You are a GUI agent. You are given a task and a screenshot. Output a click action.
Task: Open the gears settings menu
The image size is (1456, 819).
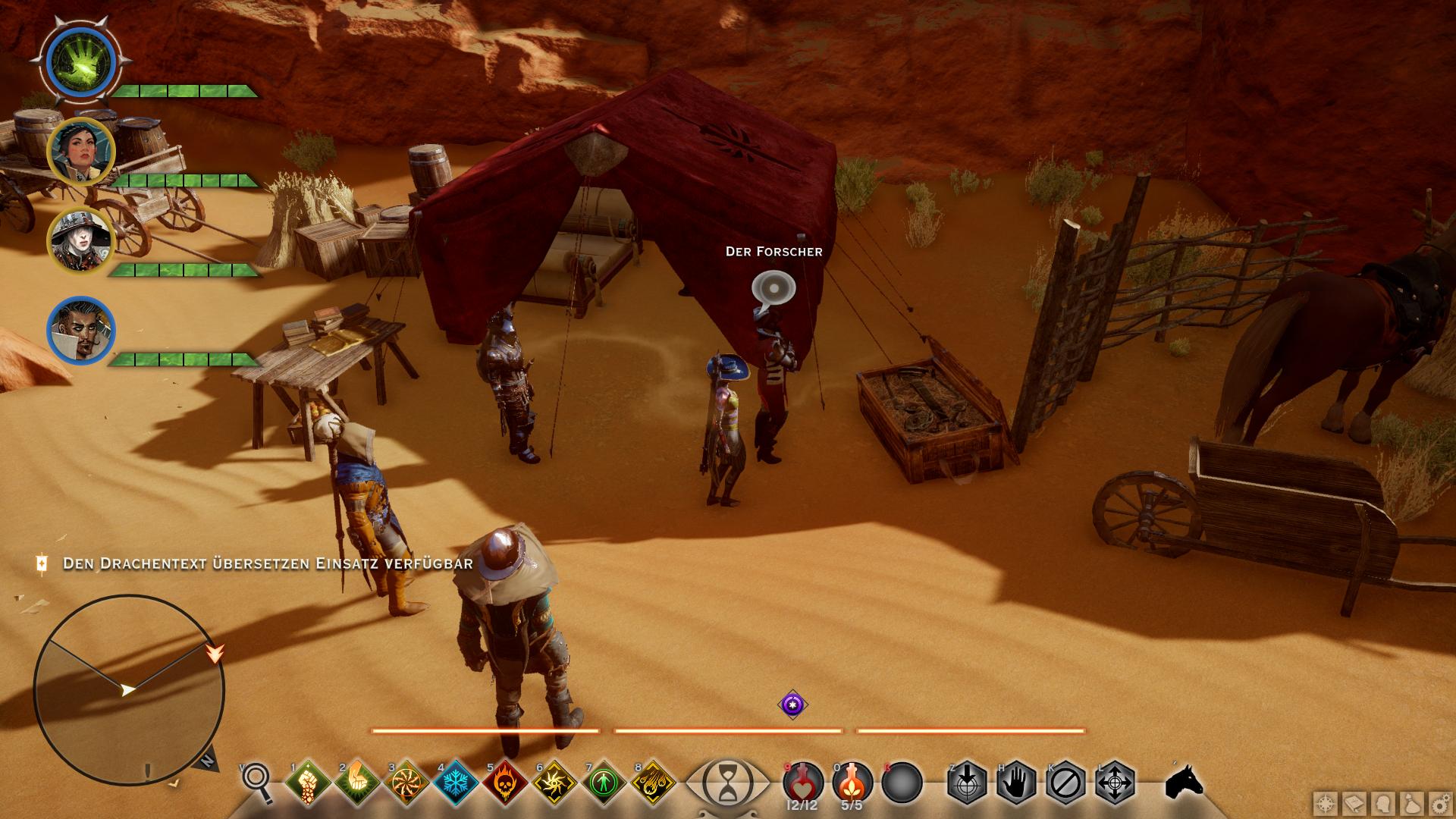pos(1439,803)
